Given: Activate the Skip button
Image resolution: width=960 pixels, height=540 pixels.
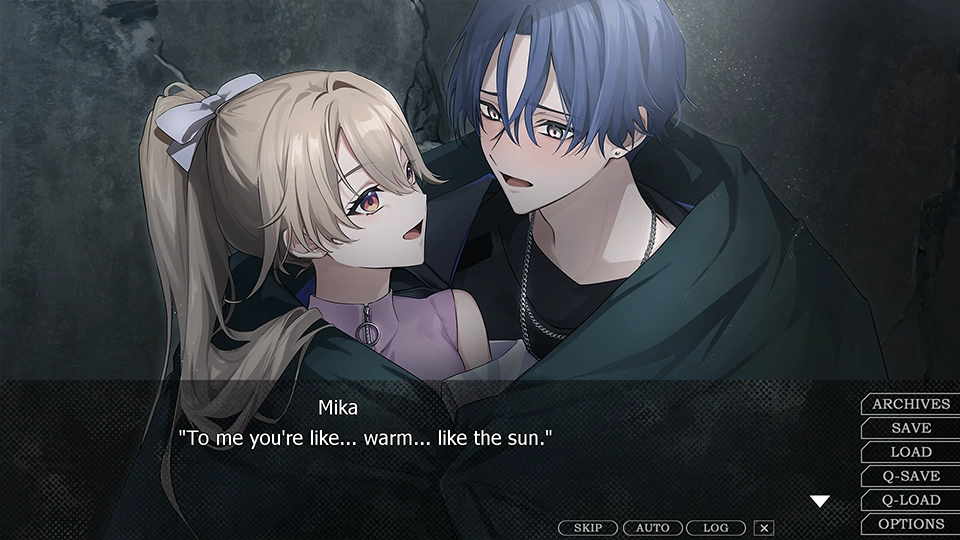Looking at the screenshot, I should (588, 528).
